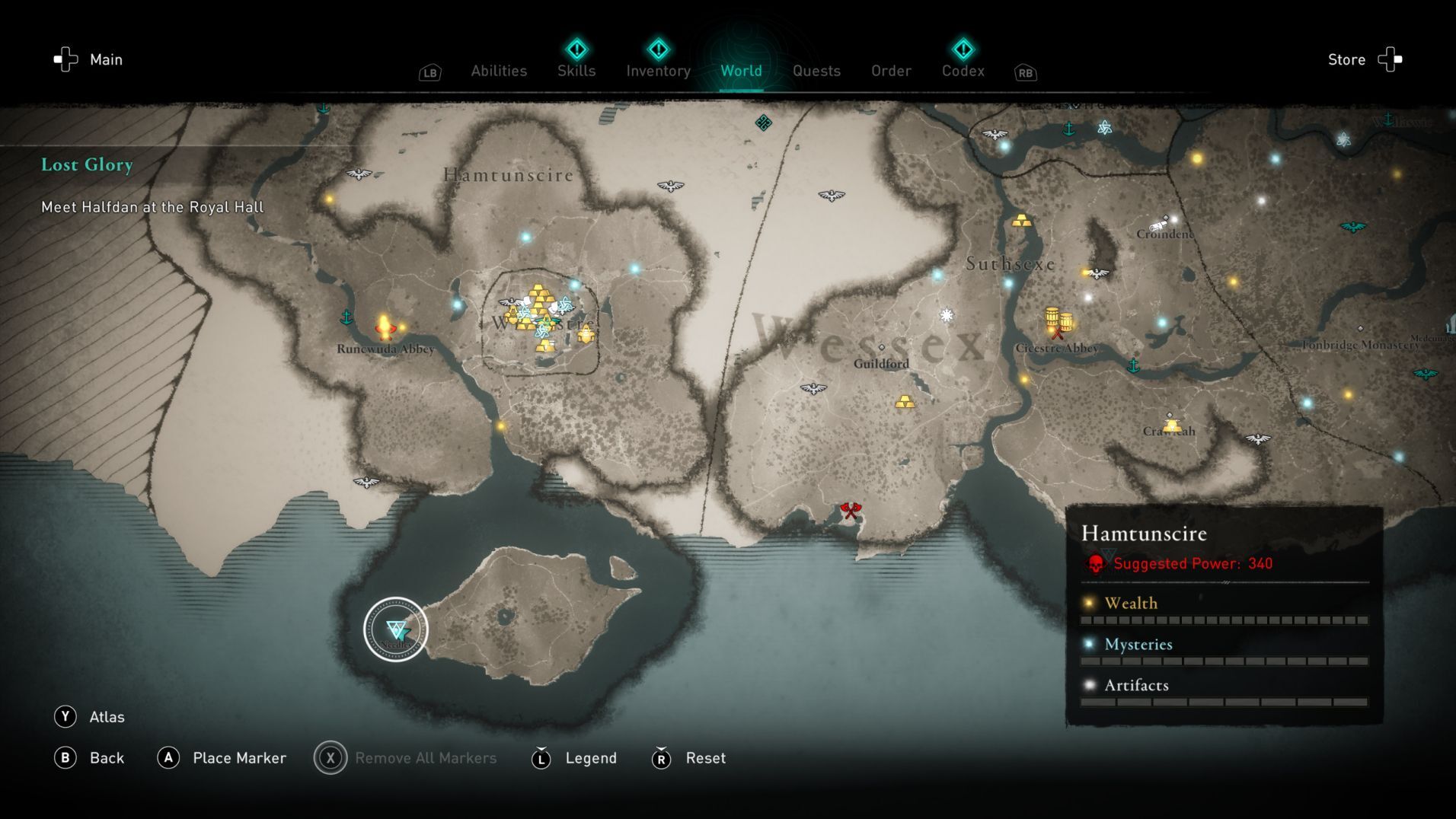Click the Needles map marker
This screenshot has width=1456, height=819.
[396, 629]
